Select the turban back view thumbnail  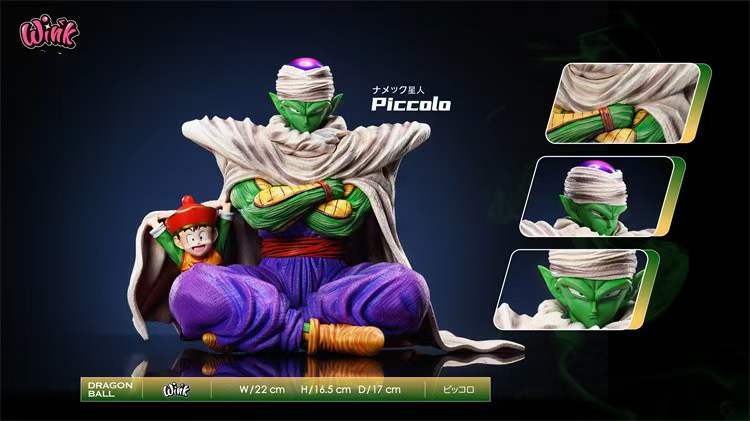[x=600, y=195]
